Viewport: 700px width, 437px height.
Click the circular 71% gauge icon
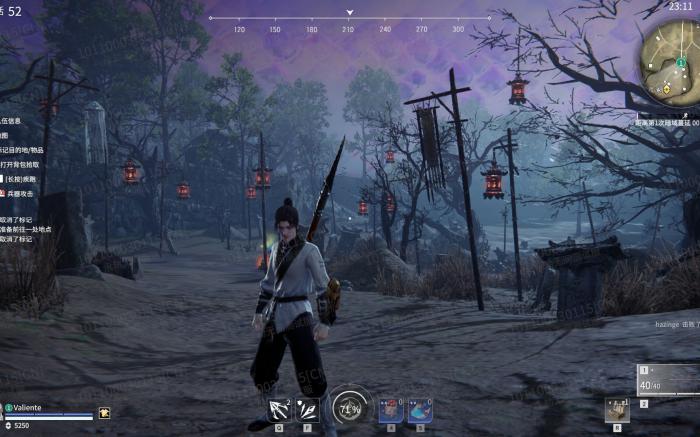[349, 408]
